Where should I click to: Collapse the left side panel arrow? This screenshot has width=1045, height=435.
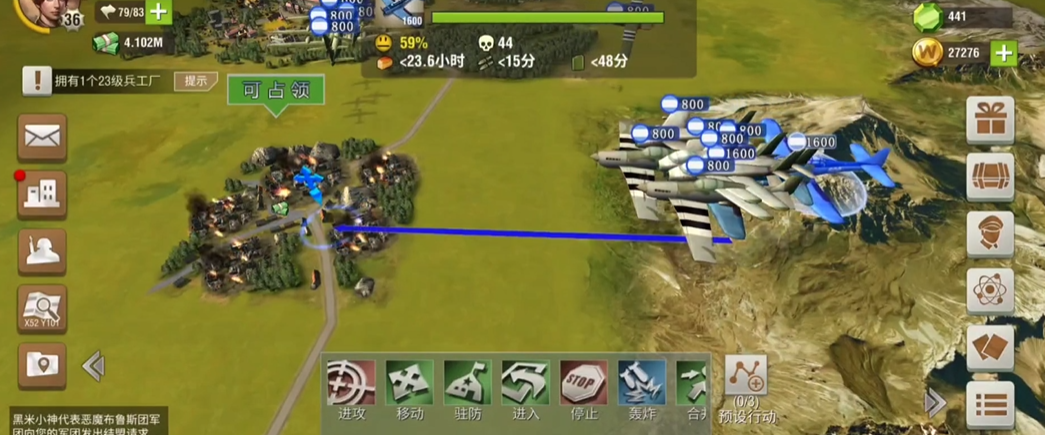[x=94, y=366]
